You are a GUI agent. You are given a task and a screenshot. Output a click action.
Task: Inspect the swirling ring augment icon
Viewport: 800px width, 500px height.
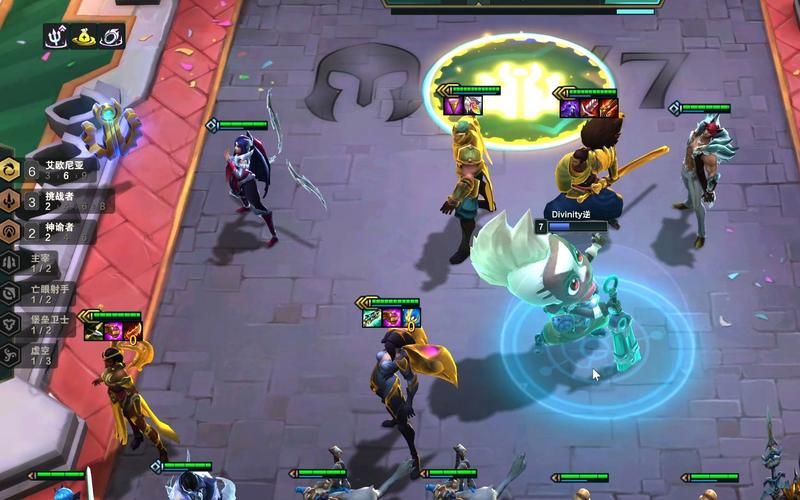110,37
